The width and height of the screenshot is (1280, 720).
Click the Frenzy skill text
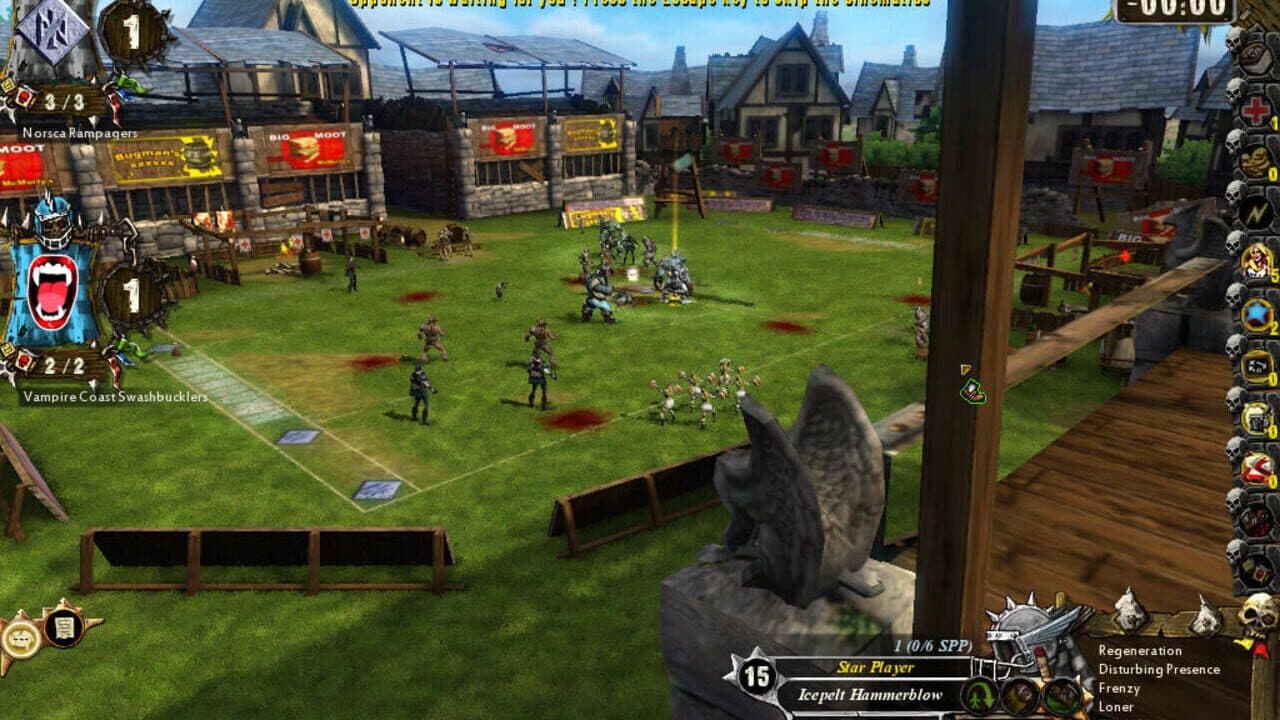coord(1118,689)
